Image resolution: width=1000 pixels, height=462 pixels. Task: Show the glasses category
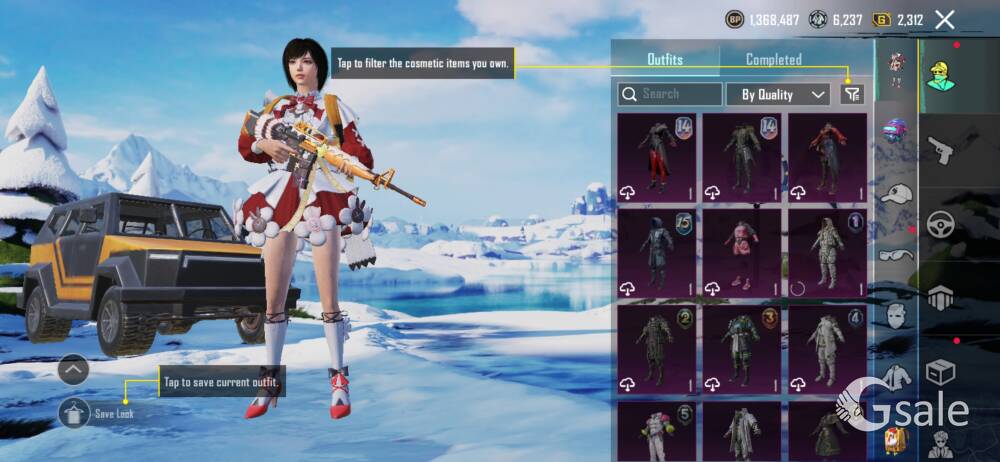pyautogui.click(x=896, y=255)
